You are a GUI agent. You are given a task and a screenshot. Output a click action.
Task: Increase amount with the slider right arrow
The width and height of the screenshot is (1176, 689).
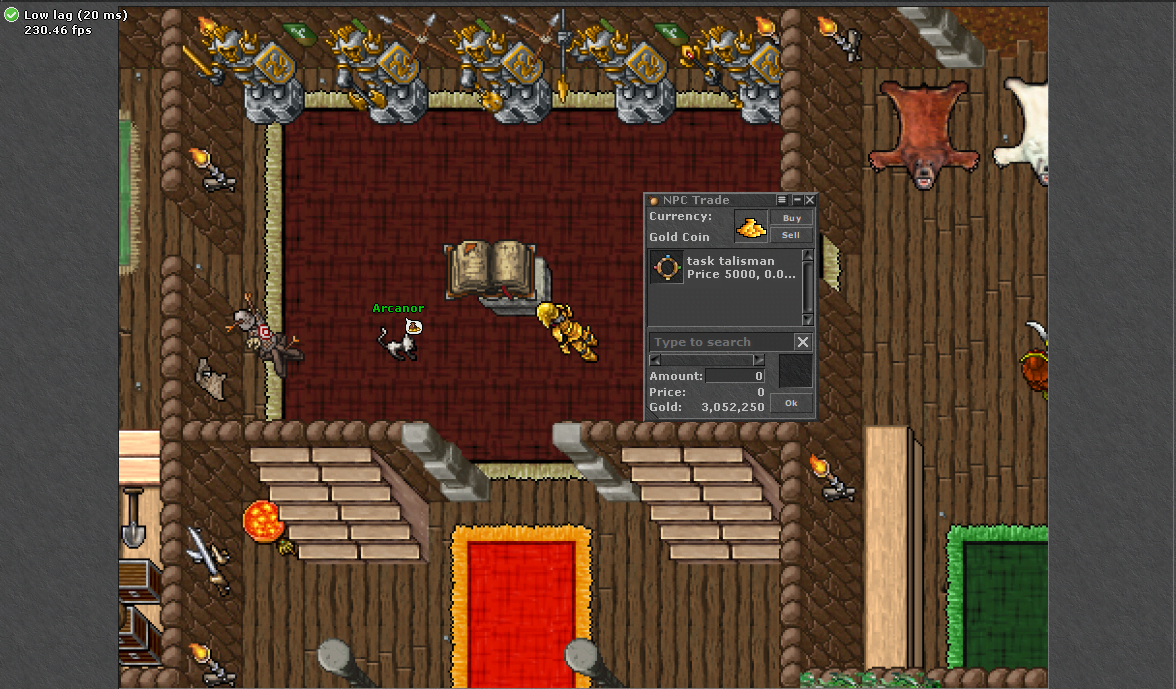pos(759,360)
